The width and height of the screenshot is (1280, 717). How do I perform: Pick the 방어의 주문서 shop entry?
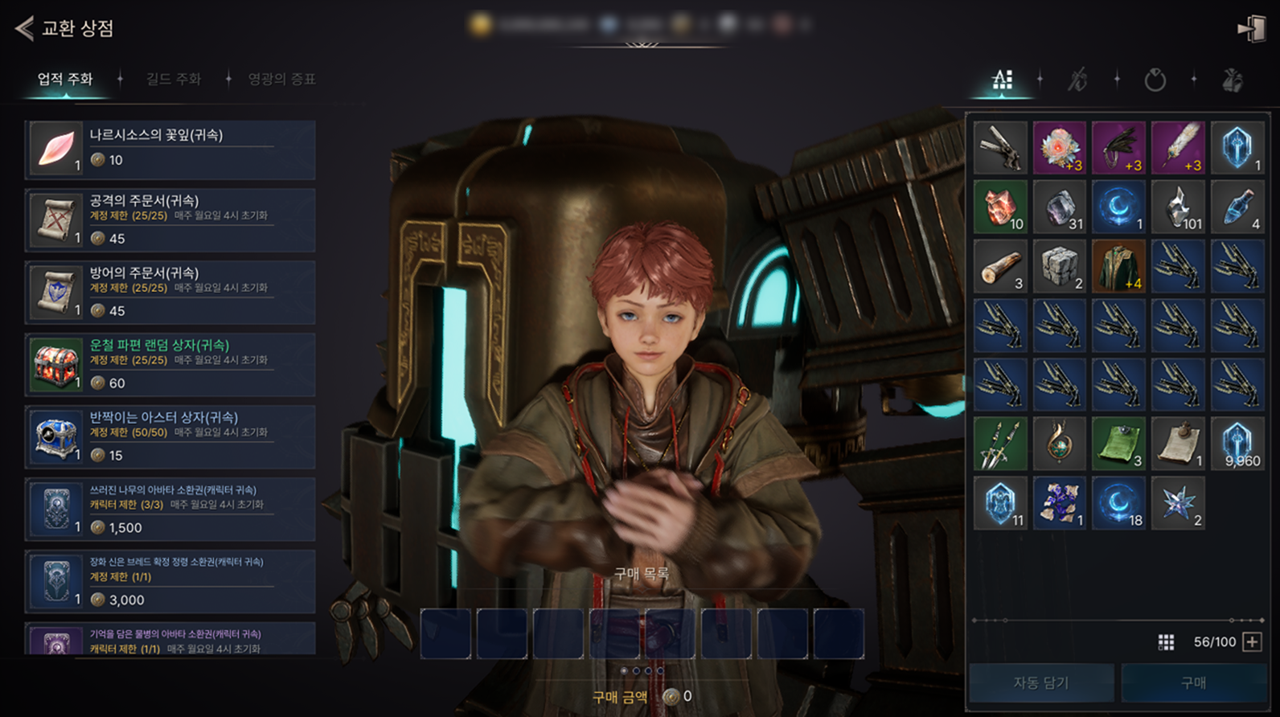170,290
